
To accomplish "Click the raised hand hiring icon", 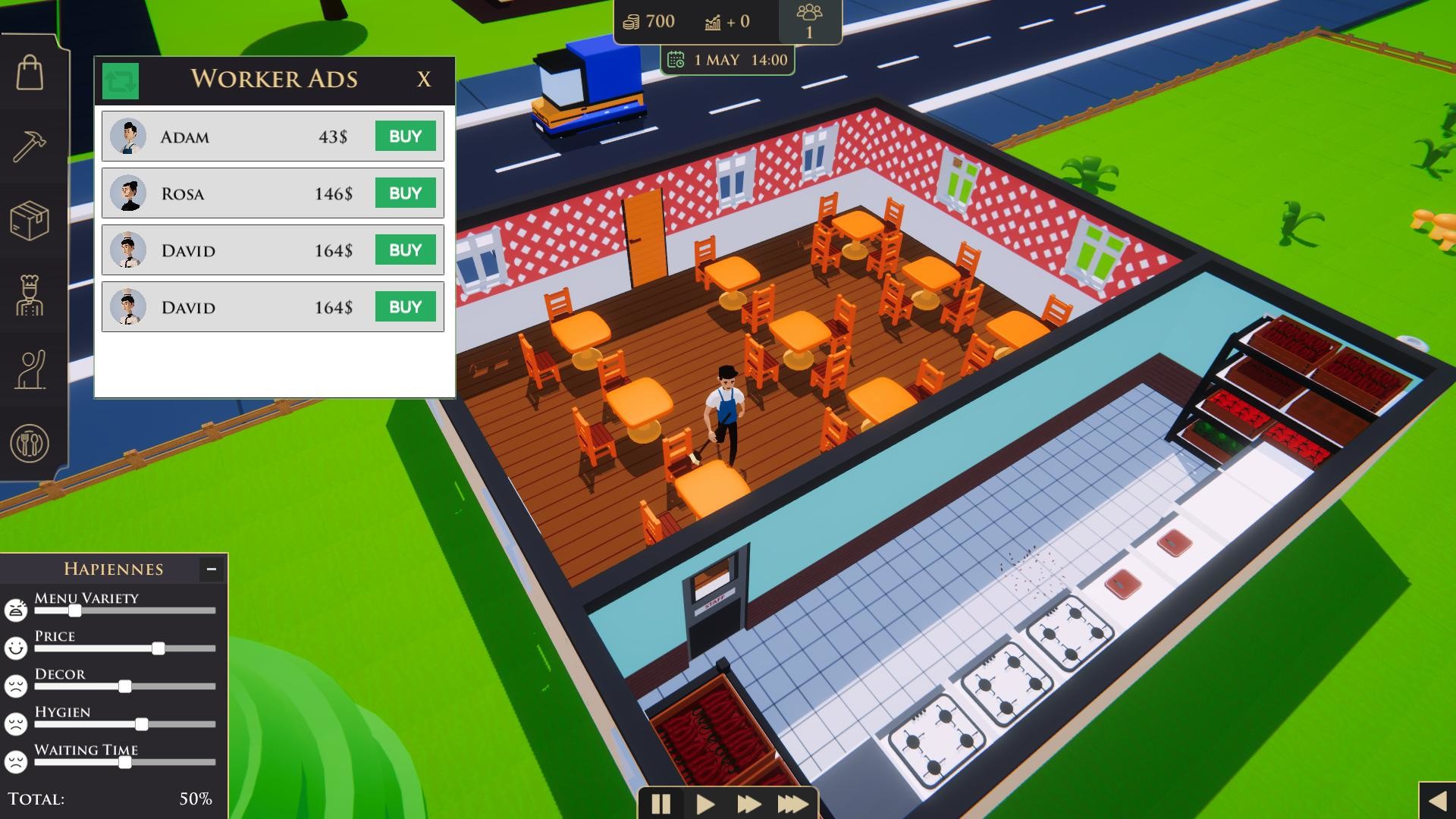I will tap(29, 368).
